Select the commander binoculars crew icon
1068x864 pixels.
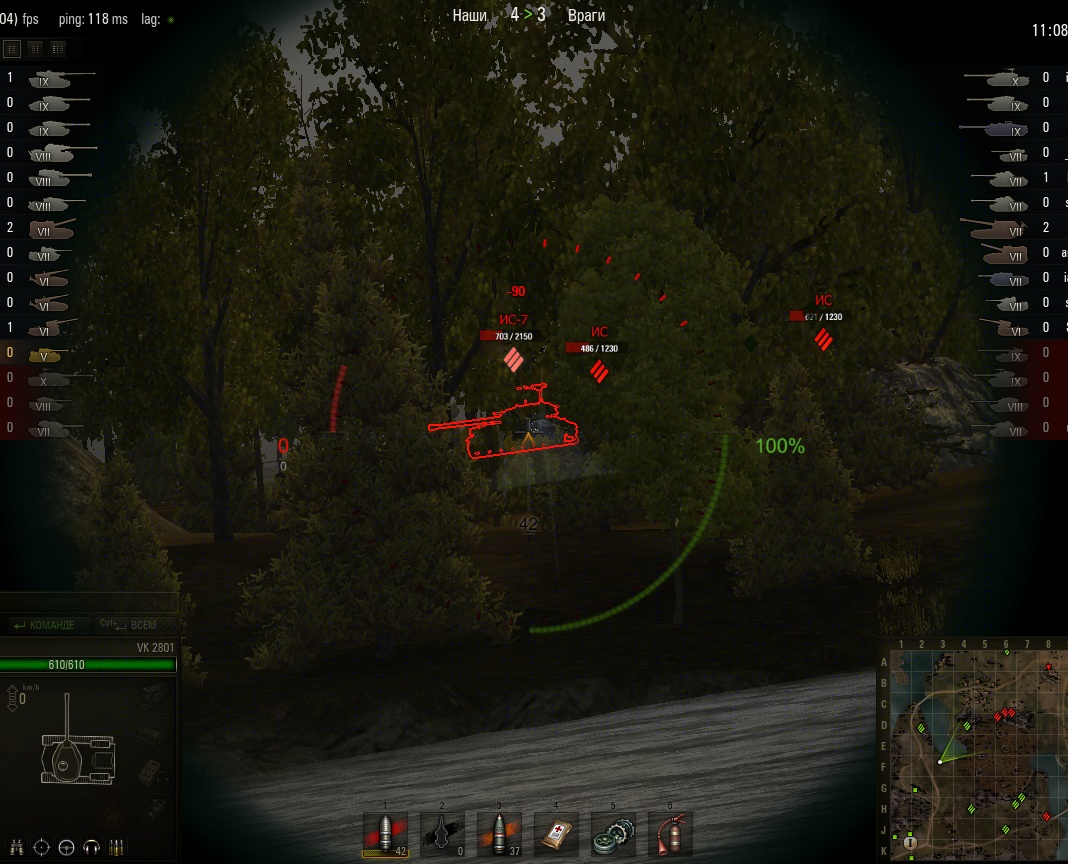point(17,847)
